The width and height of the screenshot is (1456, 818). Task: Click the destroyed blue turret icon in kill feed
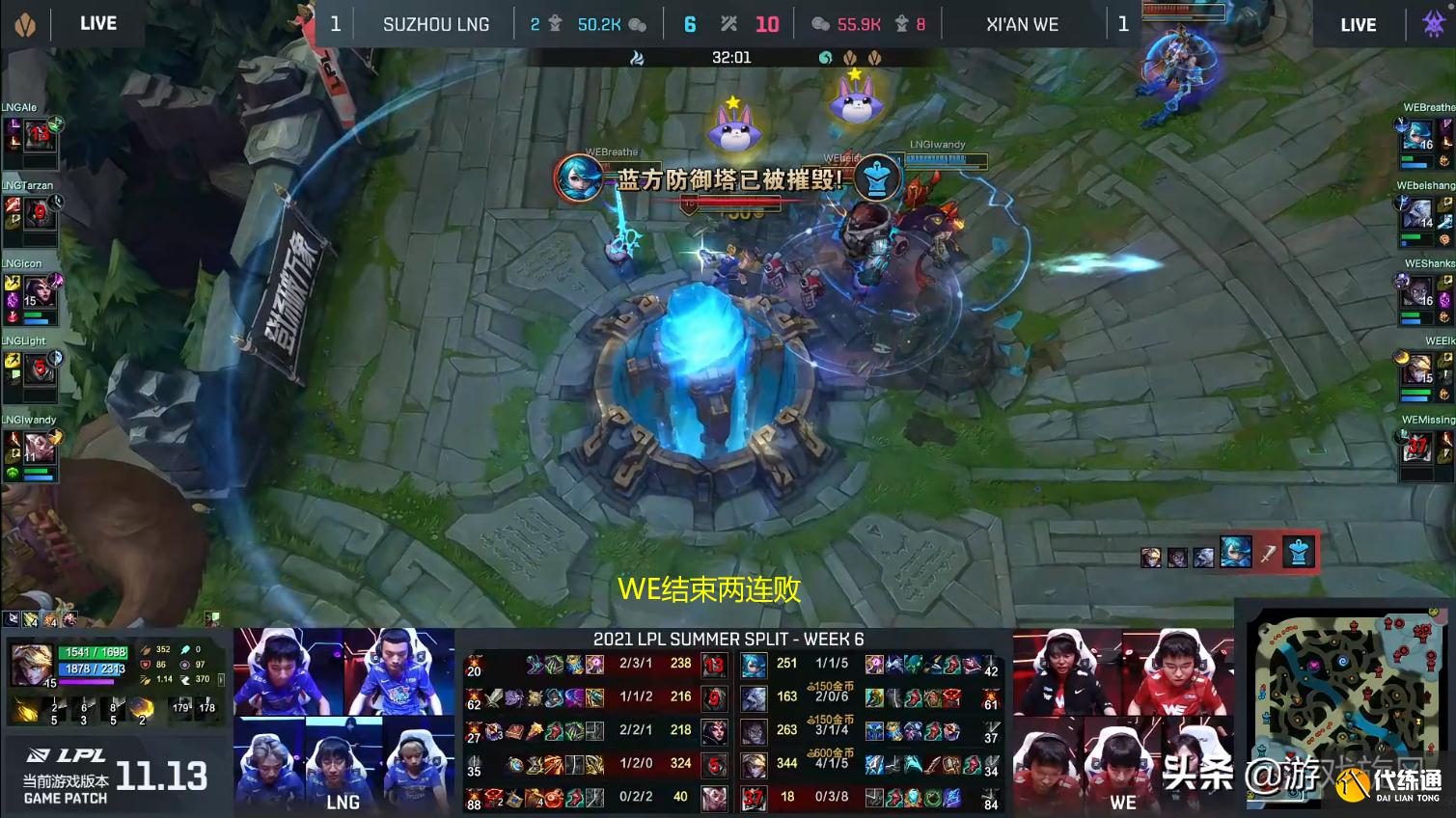(1299, 552)
